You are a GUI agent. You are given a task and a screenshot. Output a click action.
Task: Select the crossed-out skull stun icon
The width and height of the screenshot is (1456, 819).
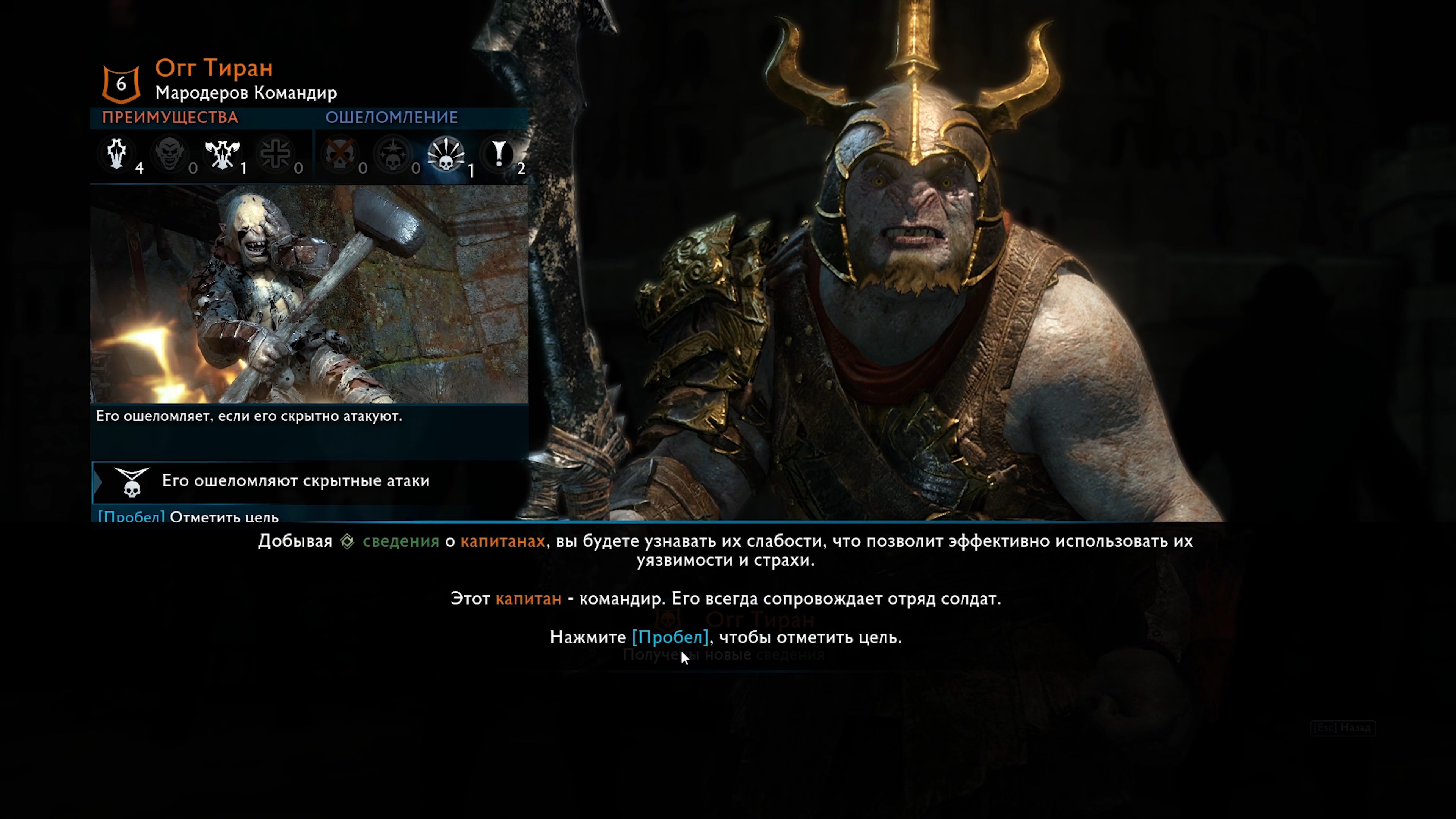(340, 154)
